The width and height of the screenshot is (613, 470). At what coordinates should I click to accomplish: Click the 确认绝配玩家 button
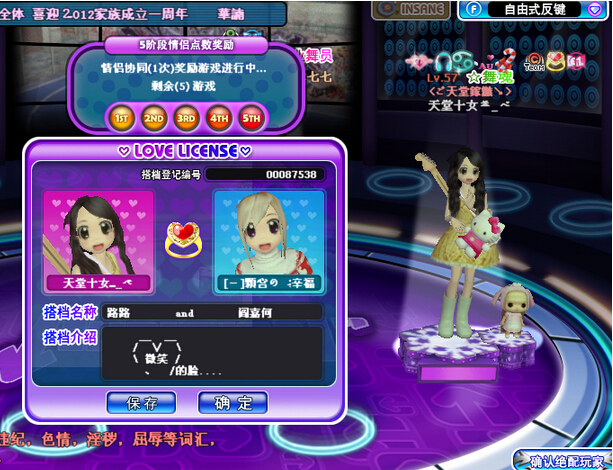565,461
